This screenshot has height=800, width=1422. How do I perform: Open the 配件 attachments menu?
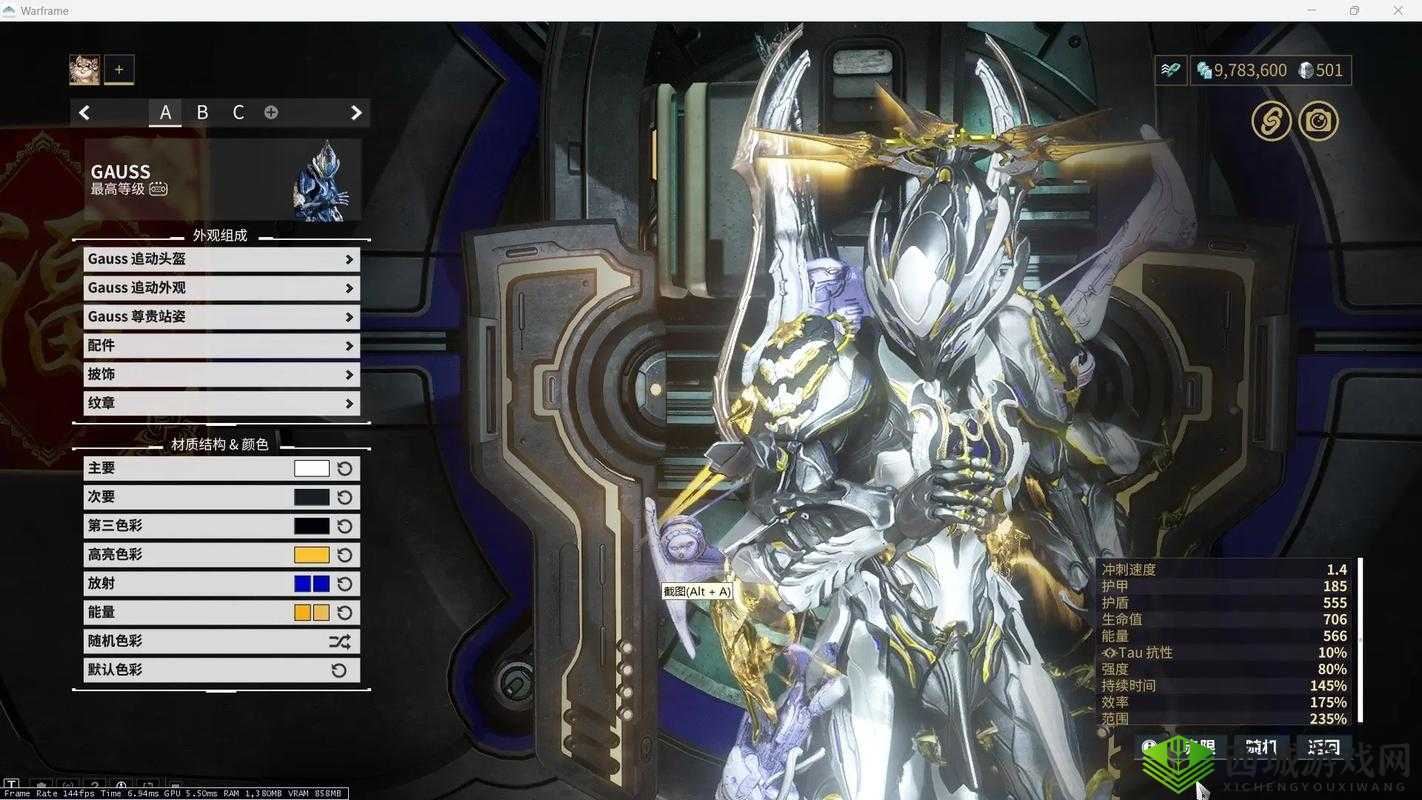[220, 346]
